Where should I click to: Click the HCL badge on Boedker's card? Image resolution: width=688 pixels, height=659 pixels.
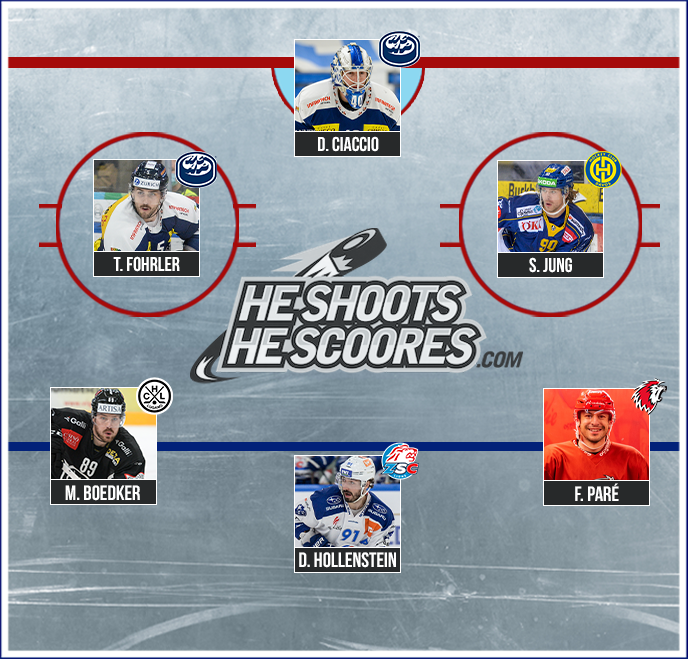pos(155,396)
